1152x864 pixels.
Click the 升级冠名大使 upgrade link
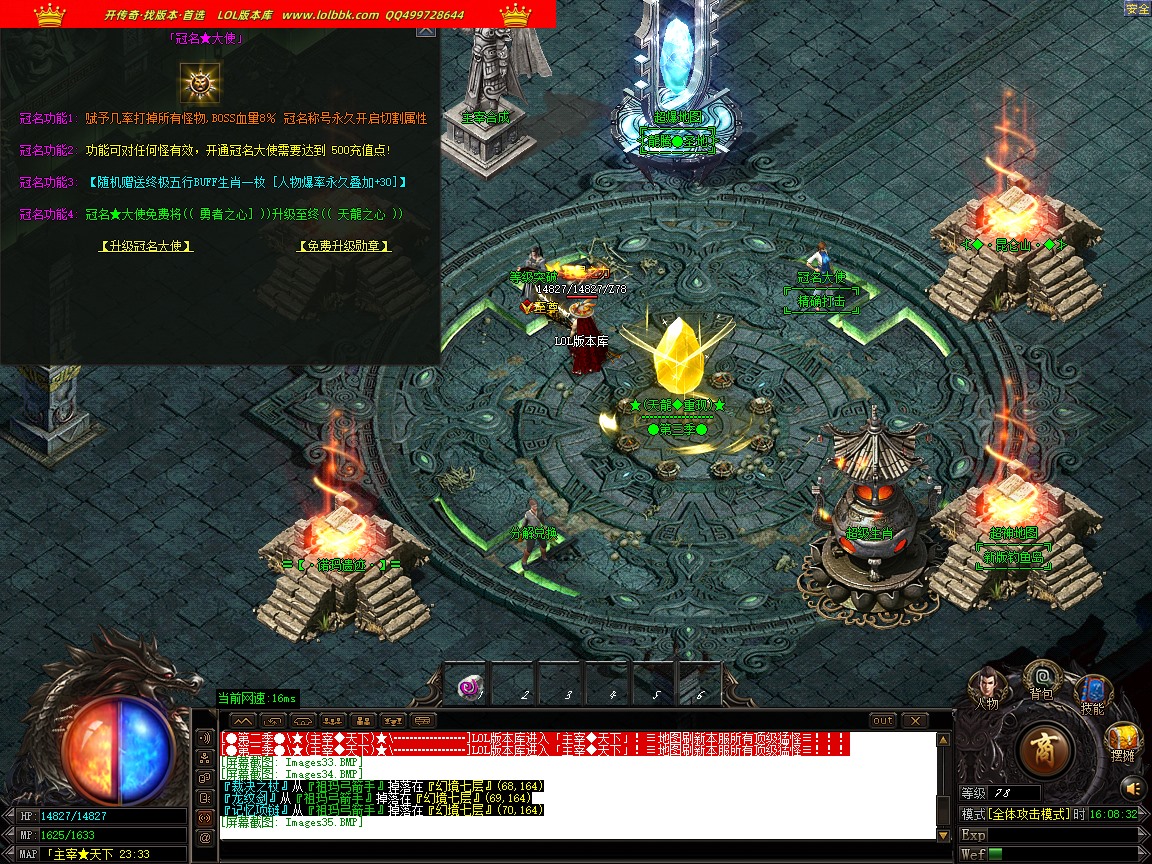[x=146, y=246]
